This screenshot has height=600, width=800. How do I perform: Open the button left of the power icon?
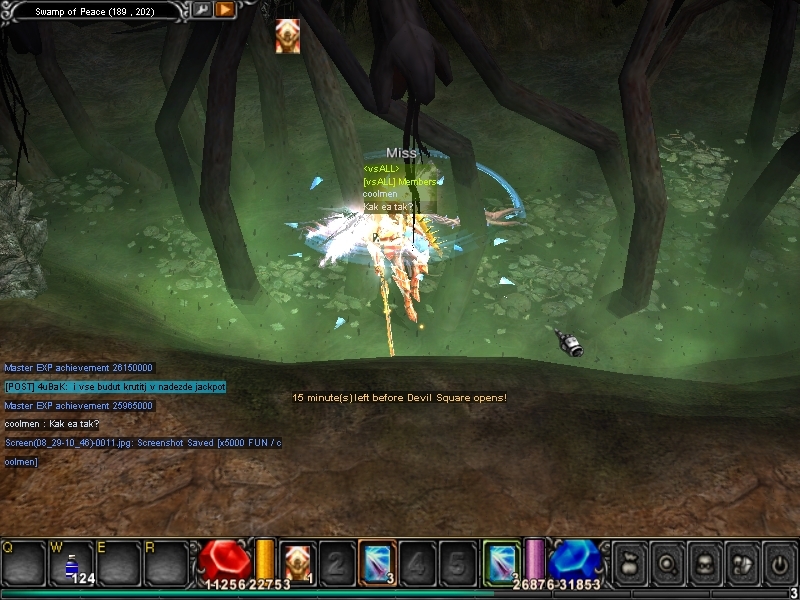(741, 562)
